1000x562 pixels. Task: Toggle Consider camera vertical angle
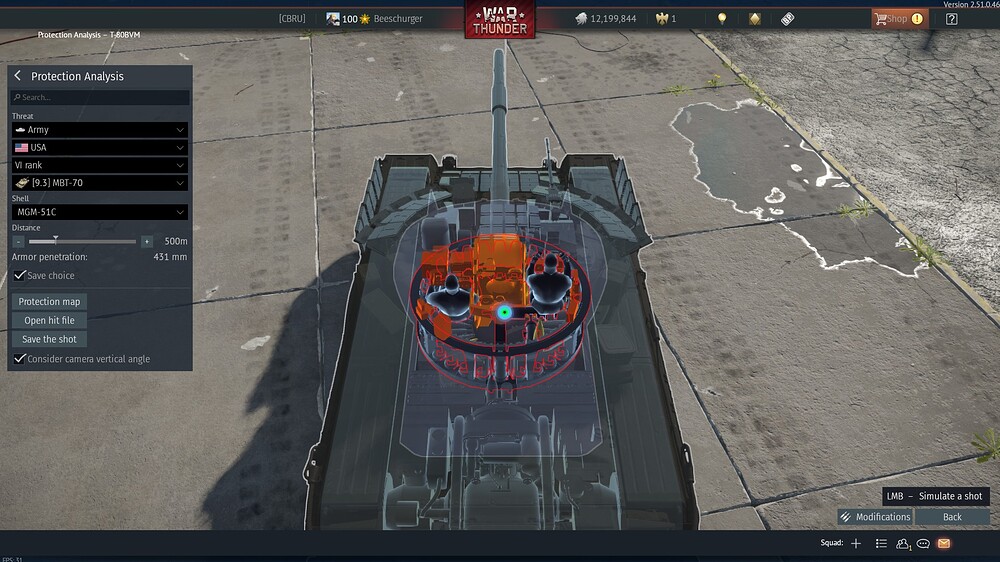(20, 359)
